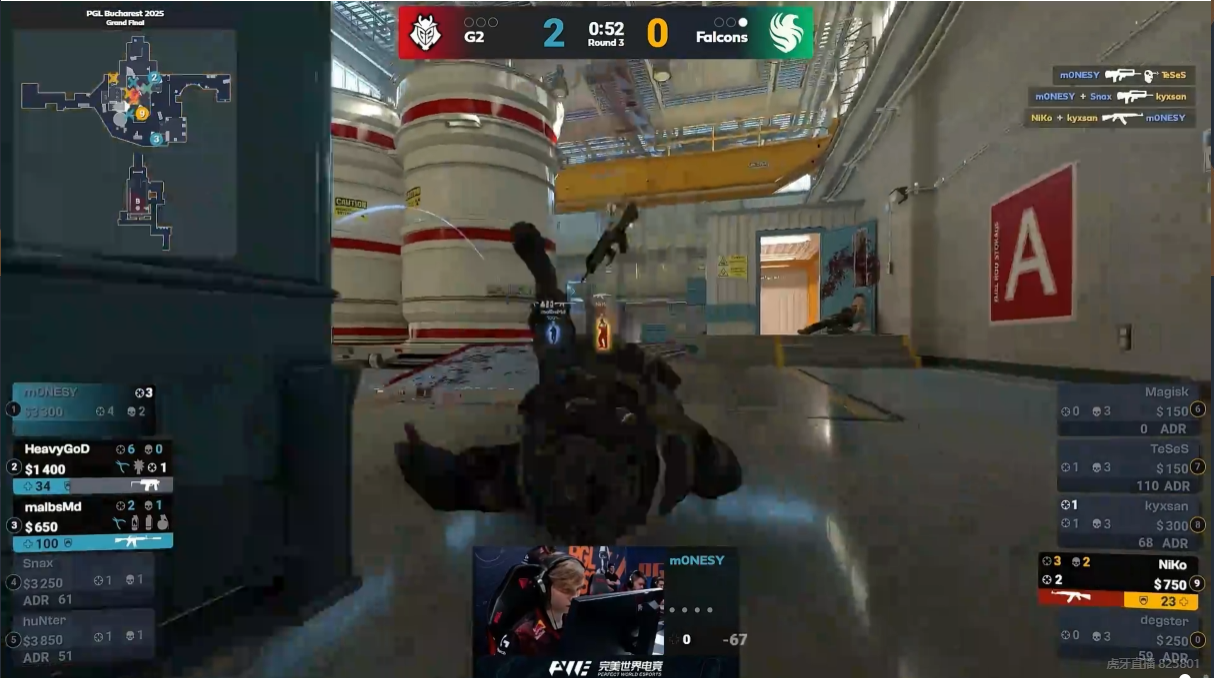Choose malbsMd's player card
The width and height of the screenshot is (1214, 678).
pos(92,525)
